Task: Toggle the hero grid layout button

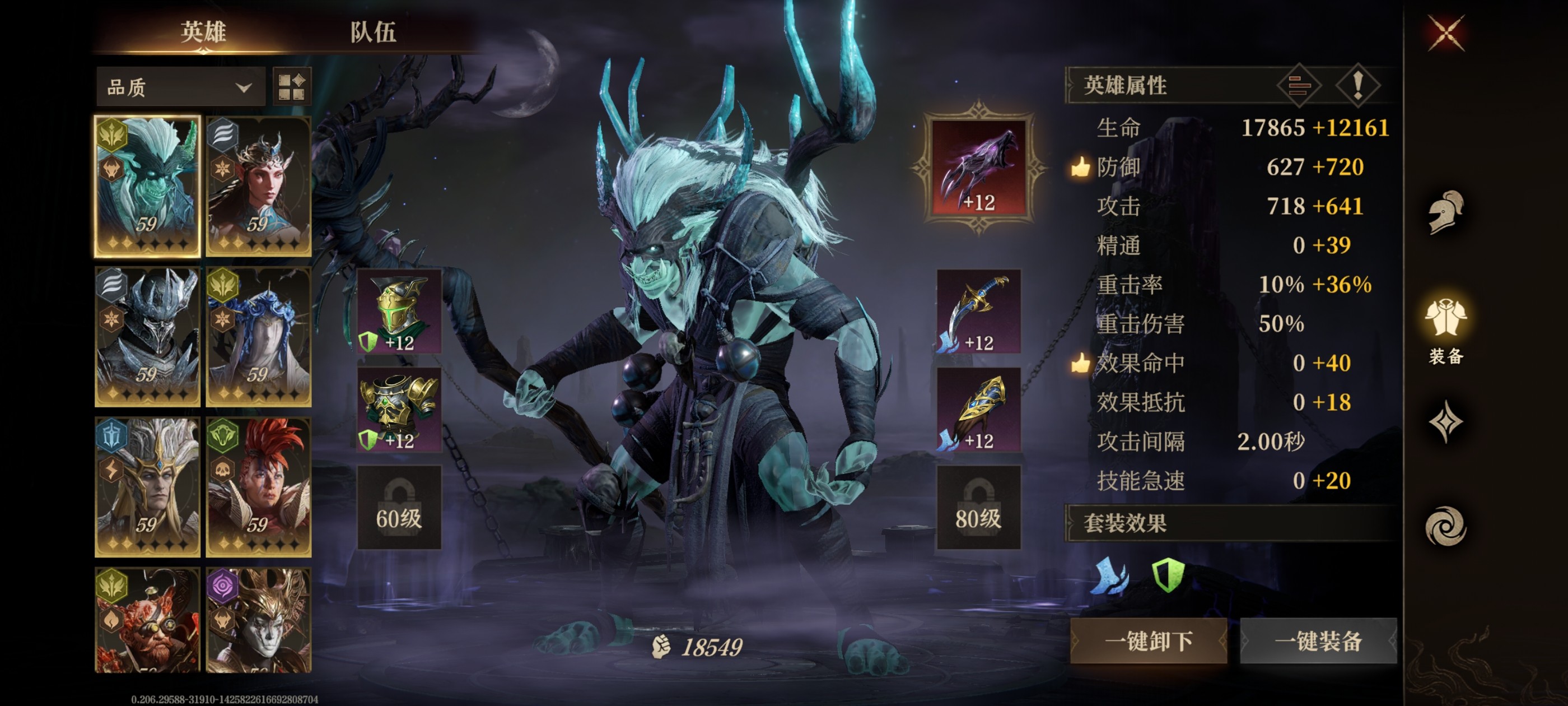Action: coord(292,87)
